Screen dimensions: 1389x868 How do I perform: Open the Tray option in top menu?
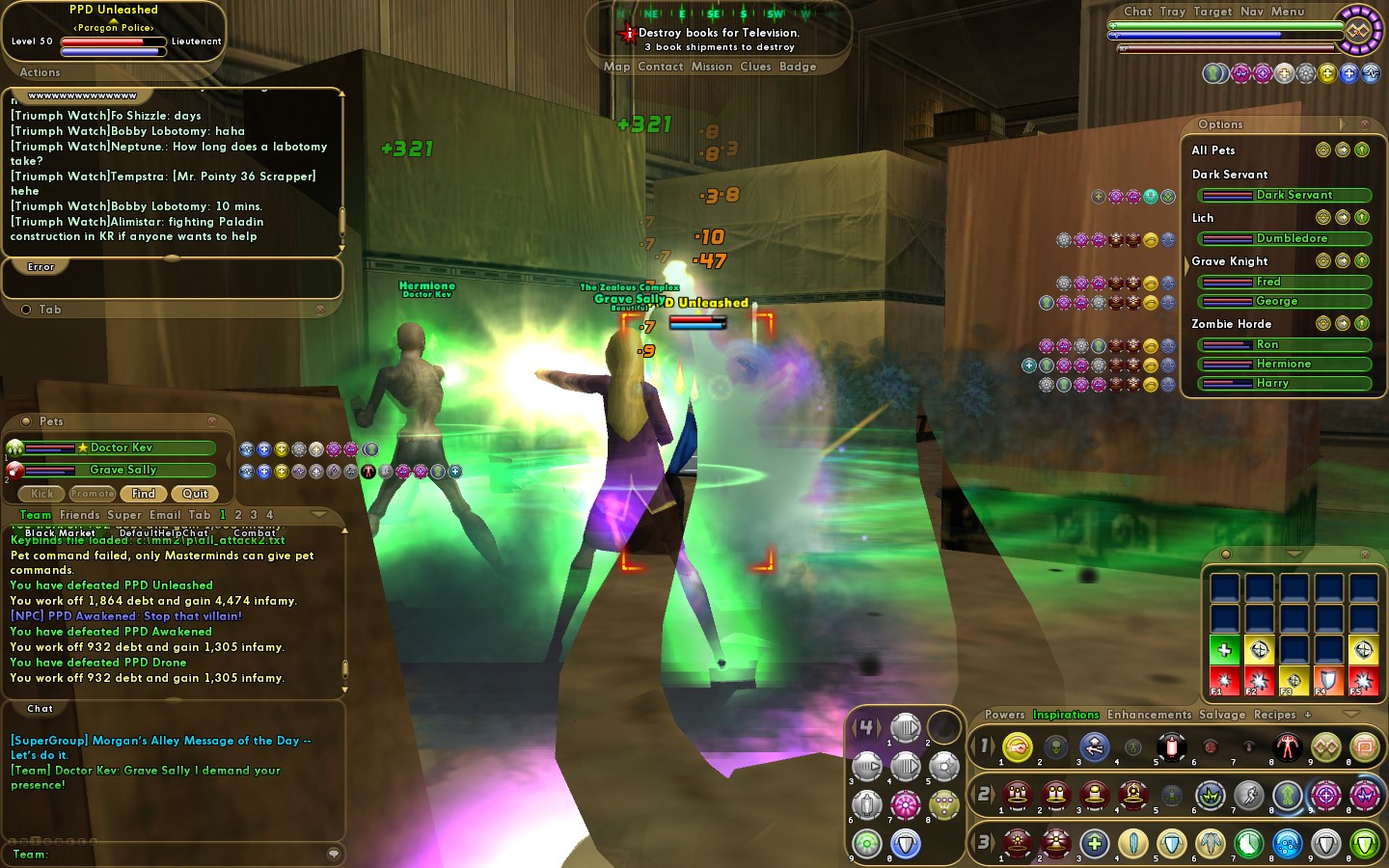(1173, 12)
